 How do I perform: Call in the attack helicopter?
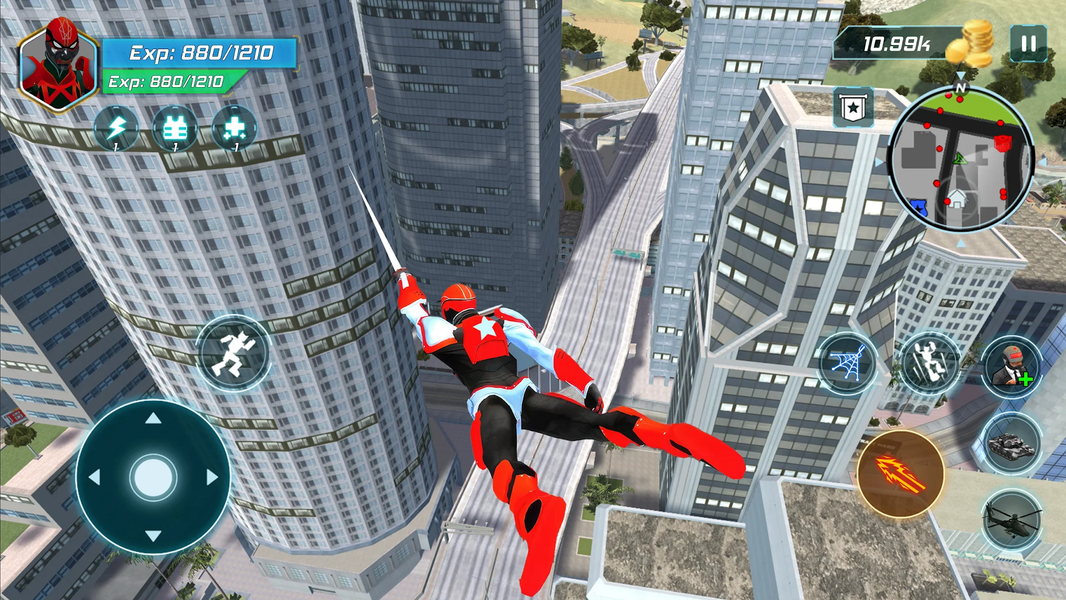pos(1010,518)
